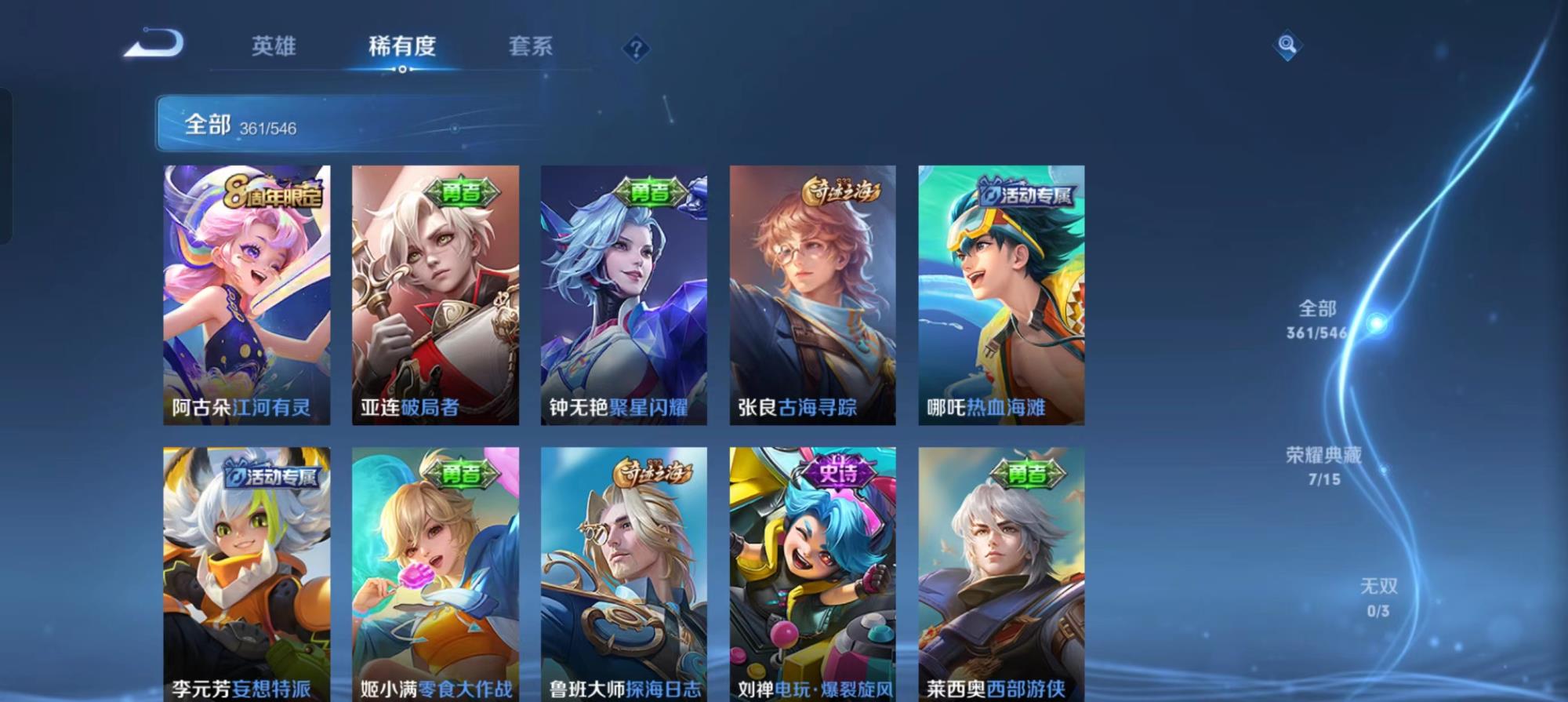This screenshot has width=1568, height=702.
Task: Choose the 姬小满 零食大作战 skin card
Action: pyautogui.click(x=435, y=574)
